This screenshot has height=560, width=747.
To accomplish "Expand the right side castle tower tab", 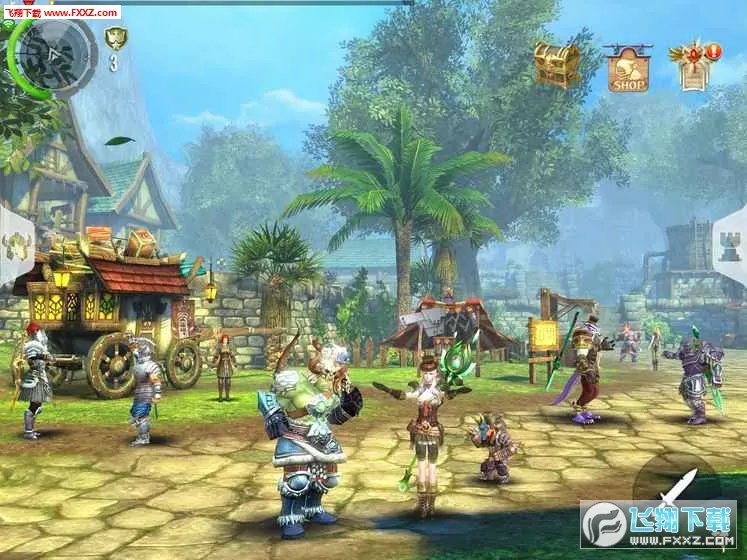I will [730, 246].
